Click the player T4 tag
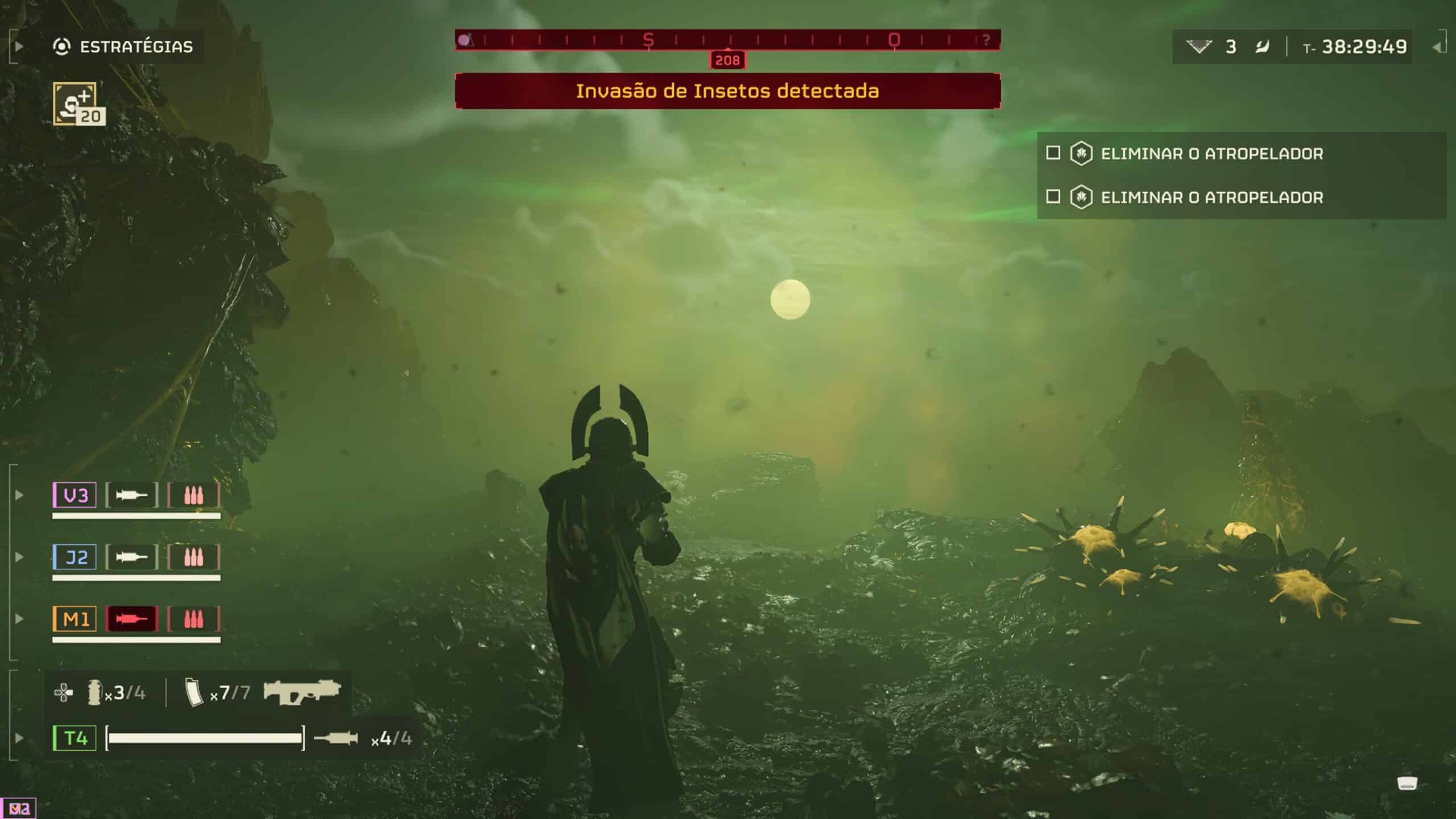 pos(75,738)
